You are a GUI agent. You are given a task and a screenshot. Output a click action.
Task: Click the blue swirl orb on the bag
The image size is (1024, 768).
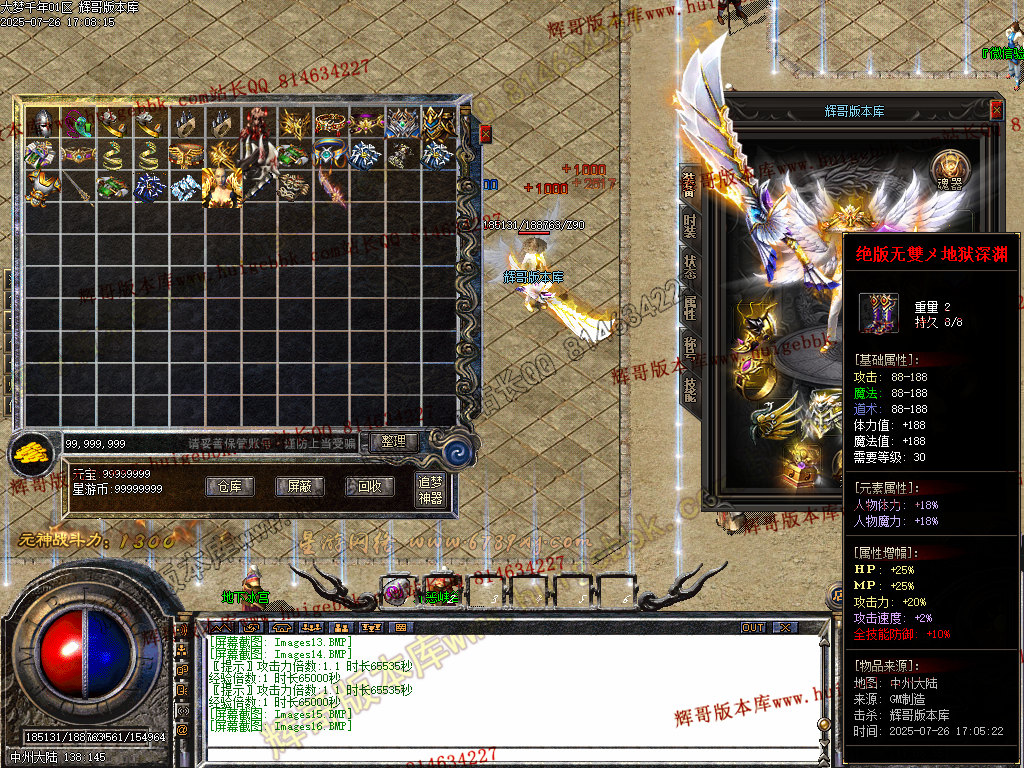pos(459,450)
